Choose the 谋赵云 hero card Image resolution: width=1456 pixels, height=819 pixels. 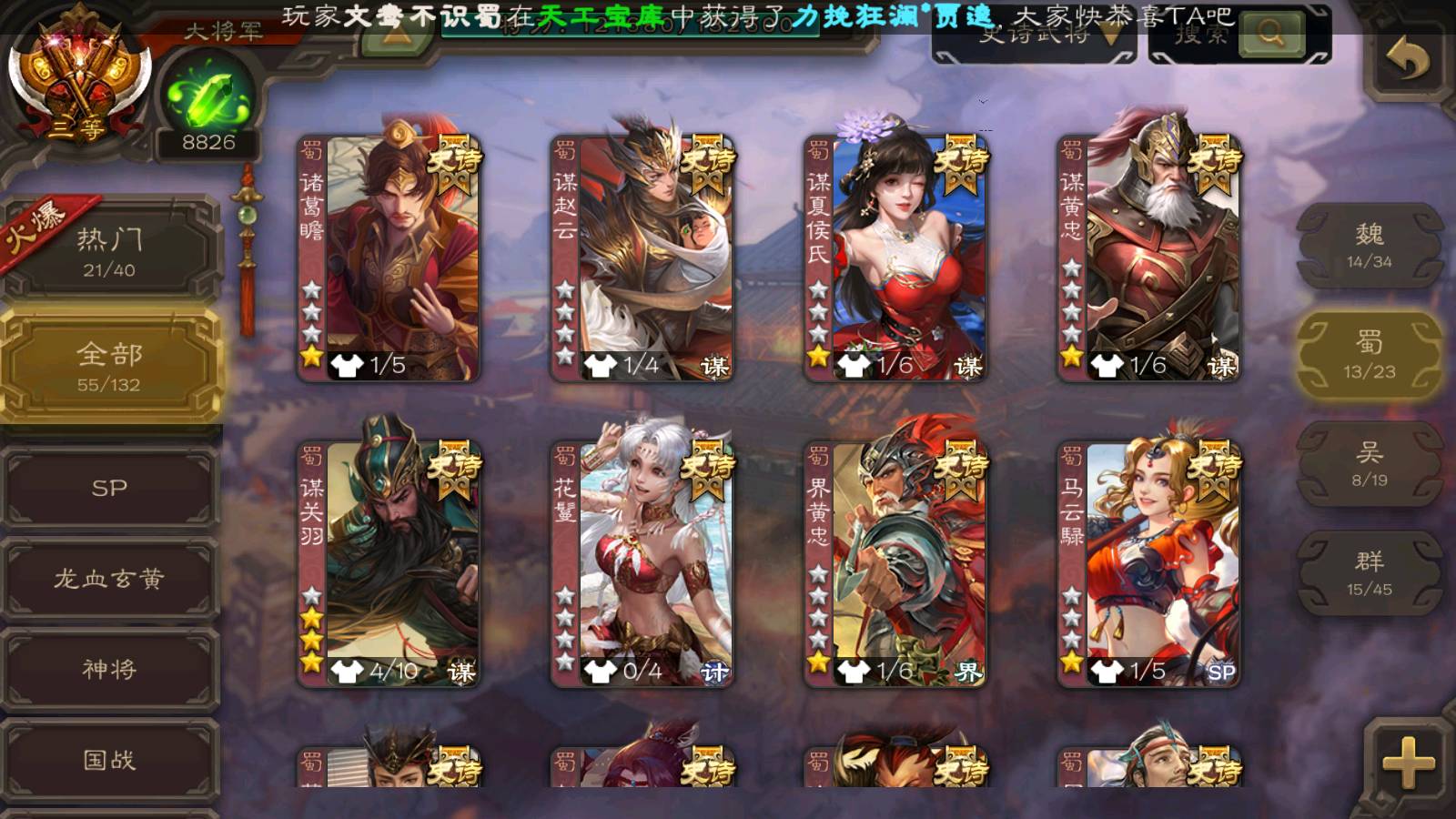pyautogui.click(x=642, y=258)
